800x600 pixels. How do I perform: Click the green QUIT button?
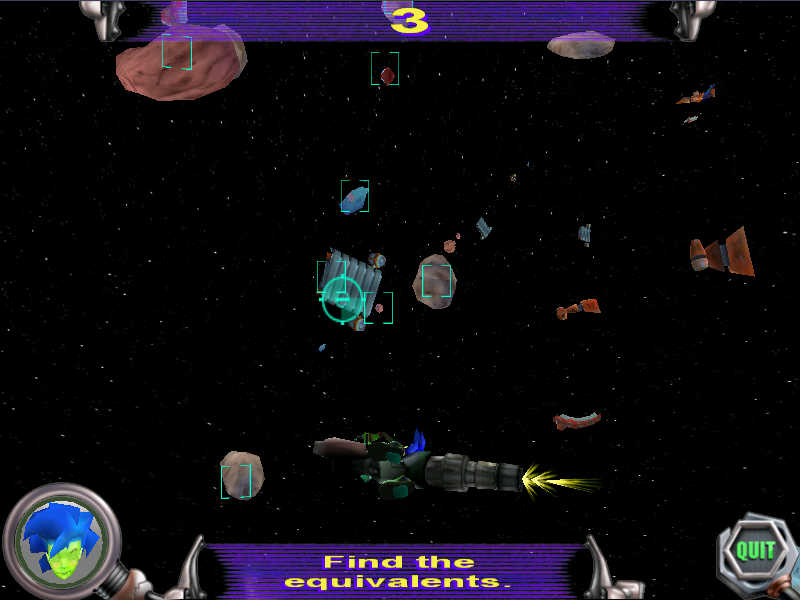point(755,549)
